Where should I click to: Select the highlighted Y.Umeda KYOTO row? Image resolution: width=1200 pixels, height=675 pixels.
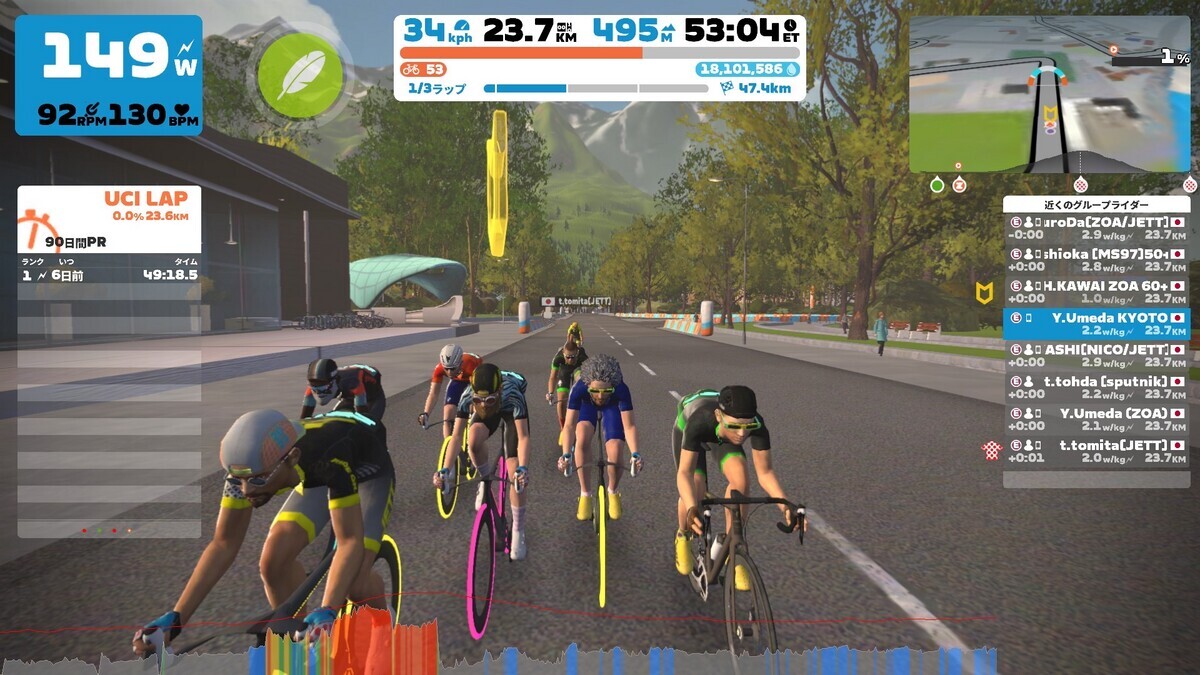[1097, 323]
